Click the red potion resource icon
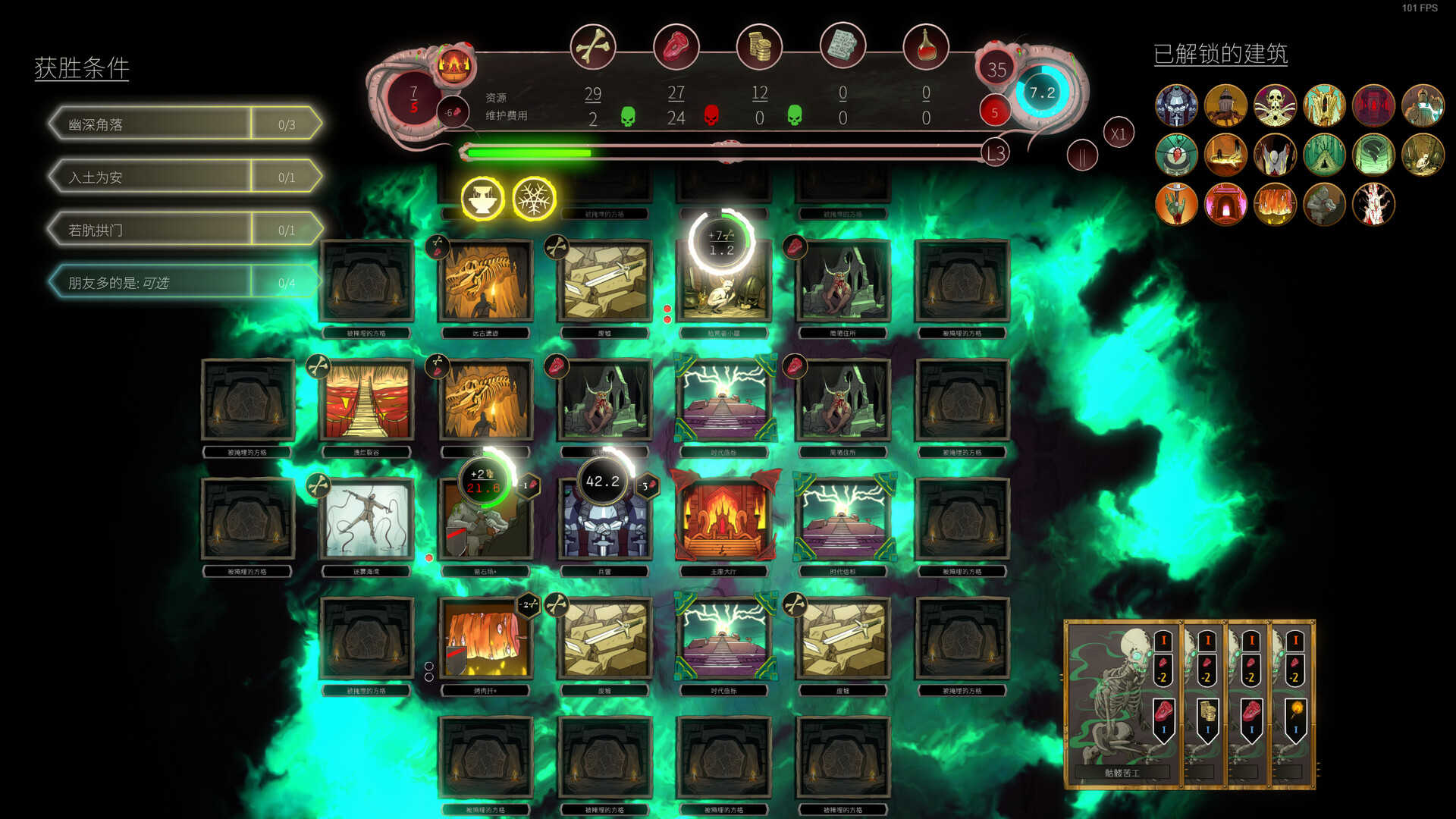The height and width of the screenshot is (819, 1456). coord(925,47)
